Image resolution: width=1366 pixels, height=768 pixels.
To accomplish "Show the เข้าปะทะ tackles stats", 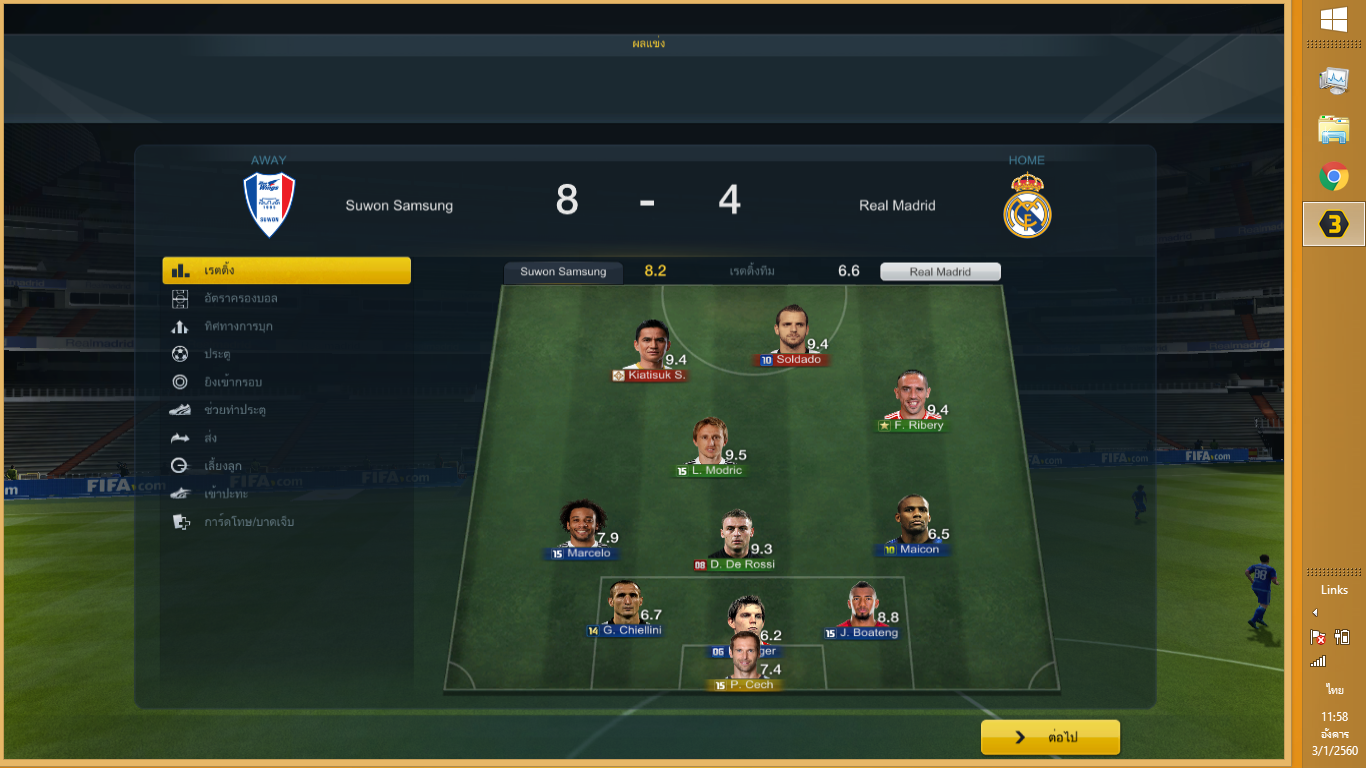I will point(225,494).
